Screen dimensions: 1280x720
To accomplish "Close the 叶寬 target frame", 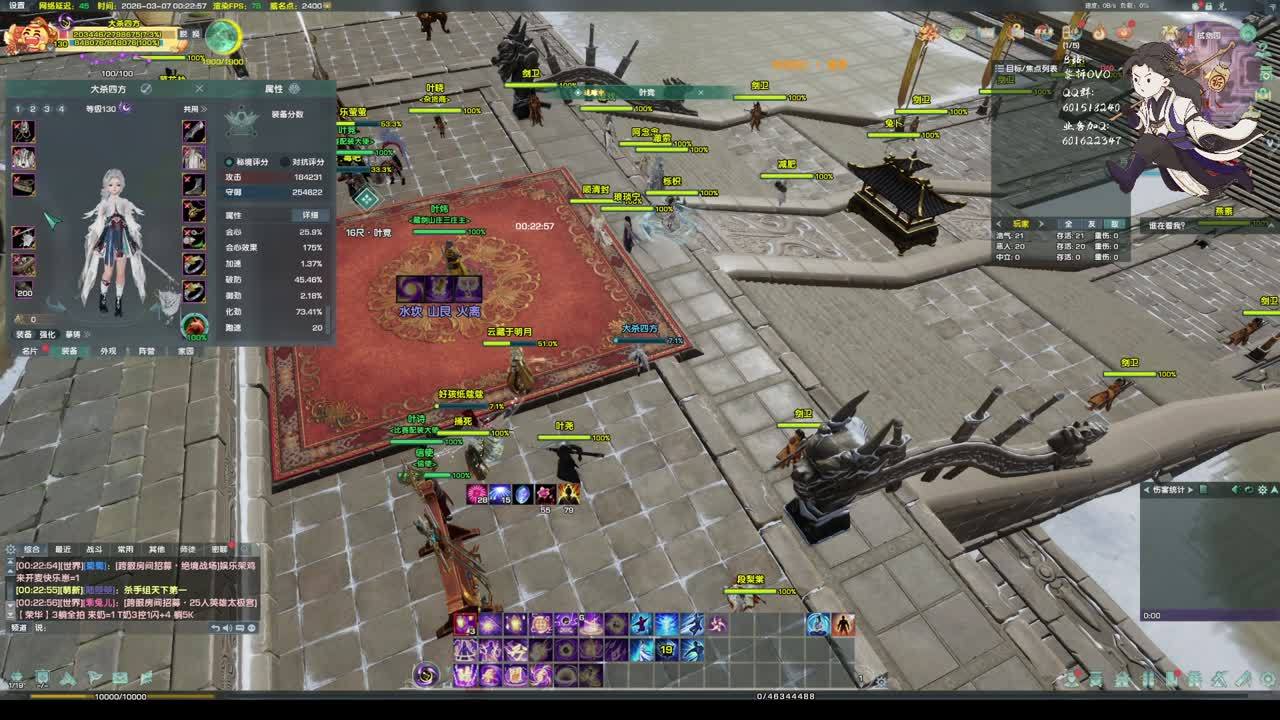I will point(700,93).
